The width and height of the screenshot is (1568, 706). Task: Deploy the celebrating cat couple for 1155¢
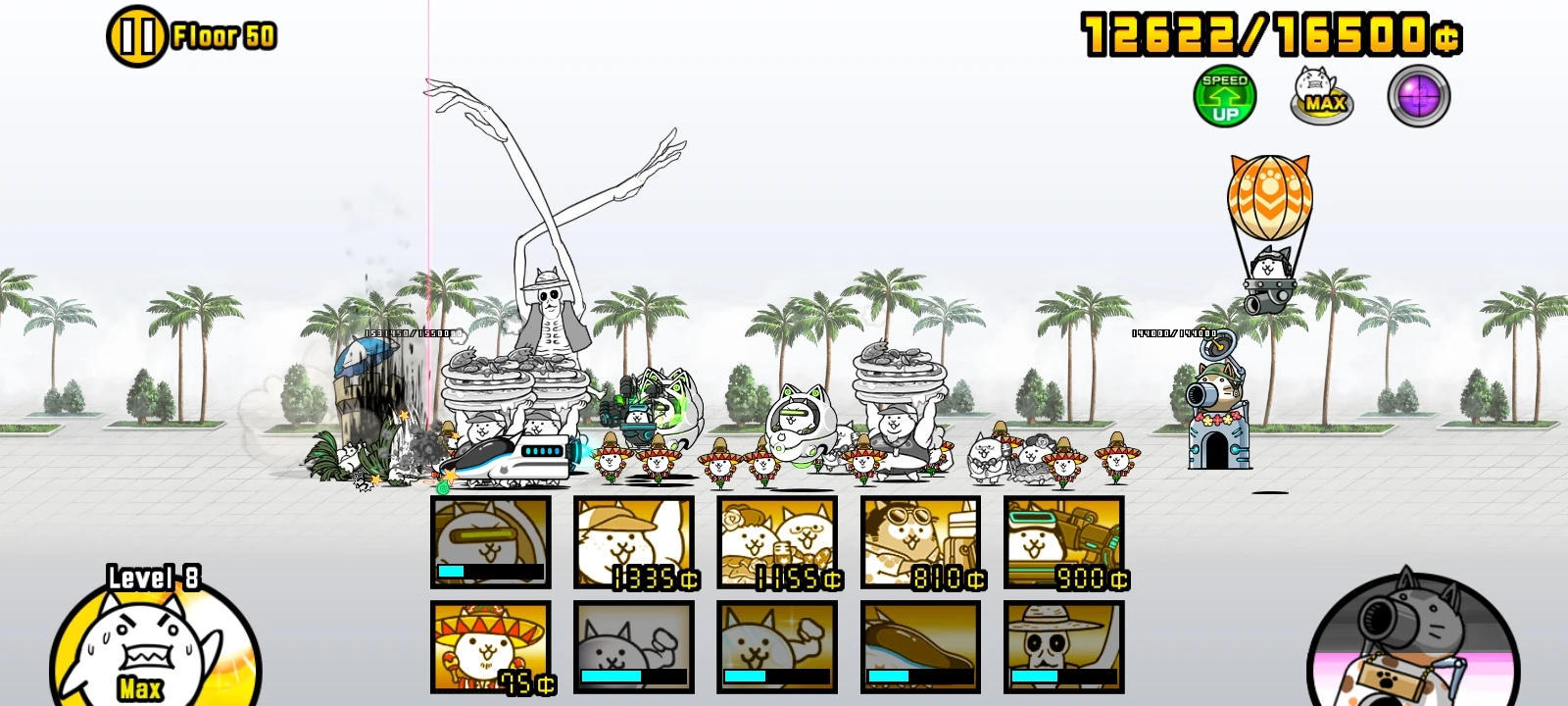(779, 544)
